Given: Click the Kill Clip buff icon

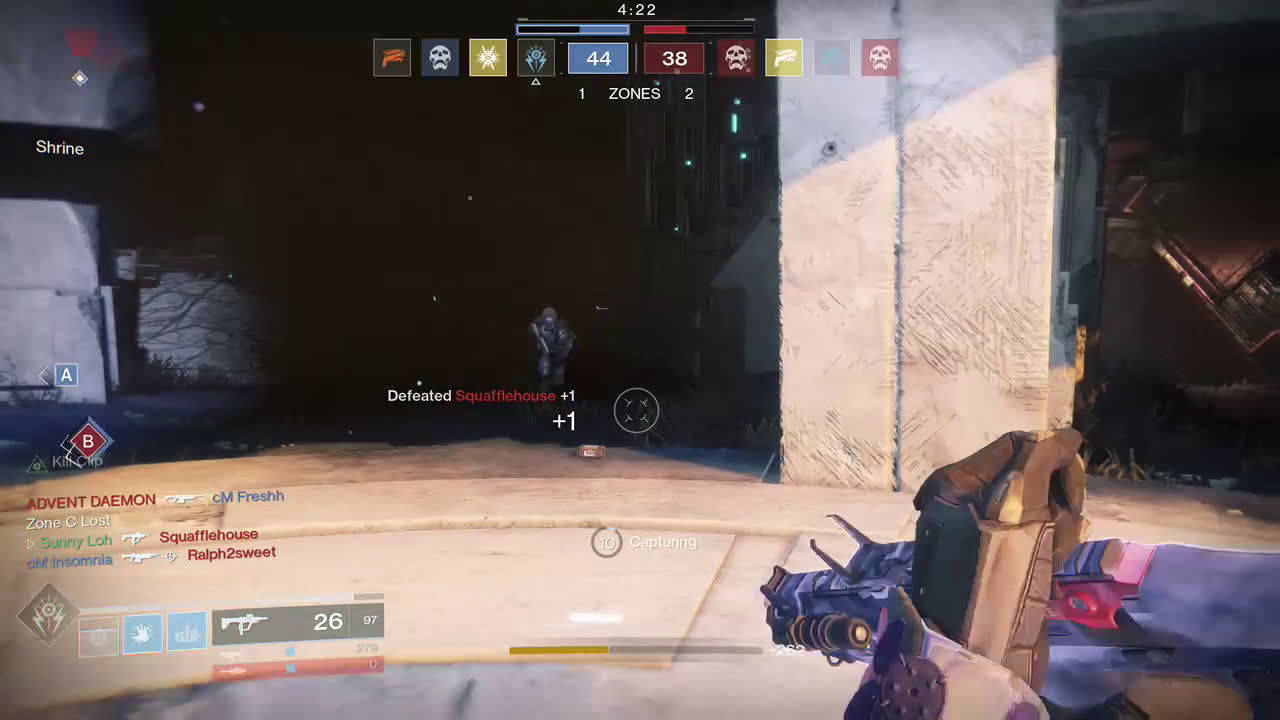Looking at the screenshot, I should click(38, 463).
